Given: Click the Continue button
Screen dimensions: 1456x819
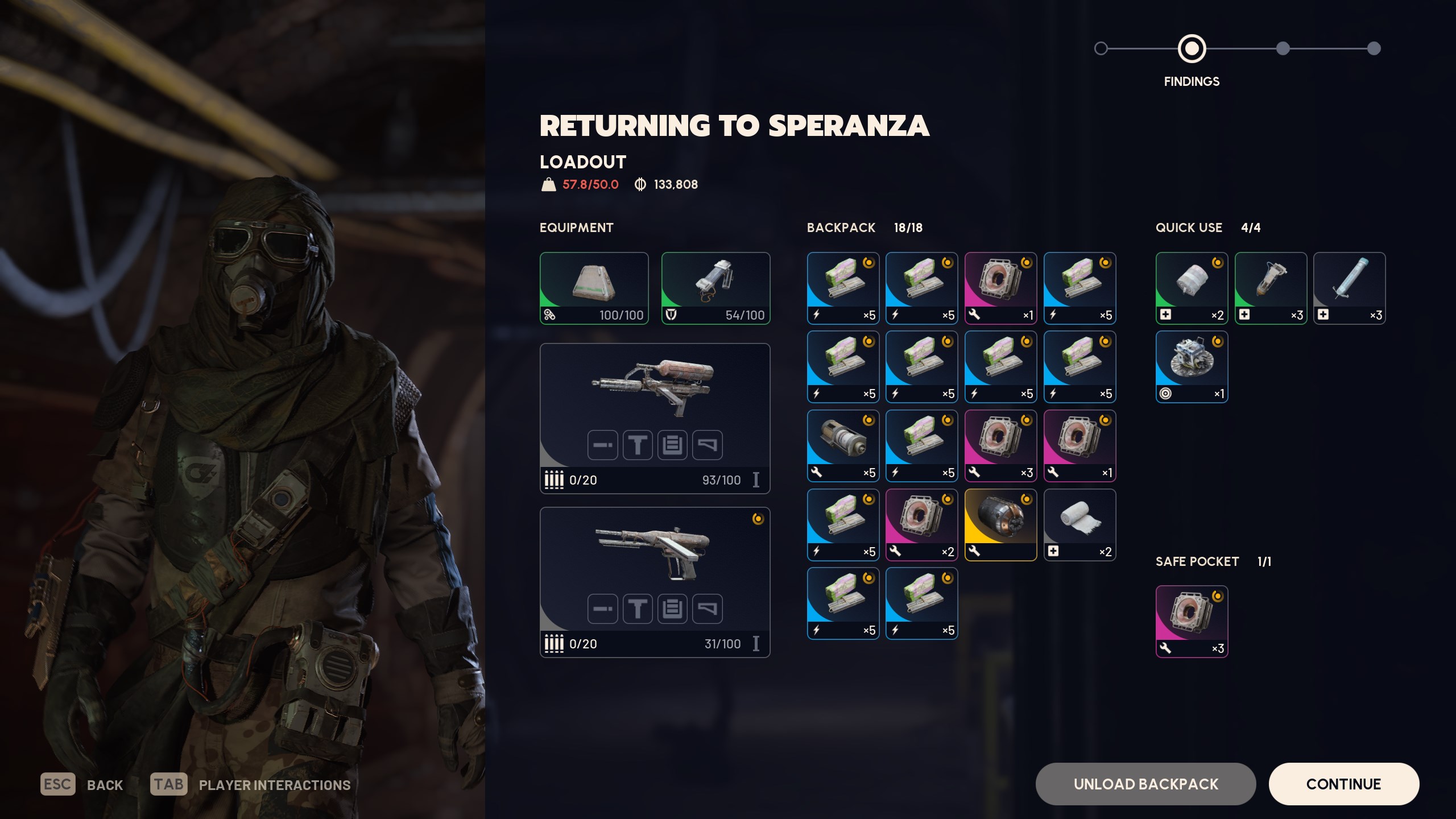Looking at the screenshot, I should tap(1343, 784).
